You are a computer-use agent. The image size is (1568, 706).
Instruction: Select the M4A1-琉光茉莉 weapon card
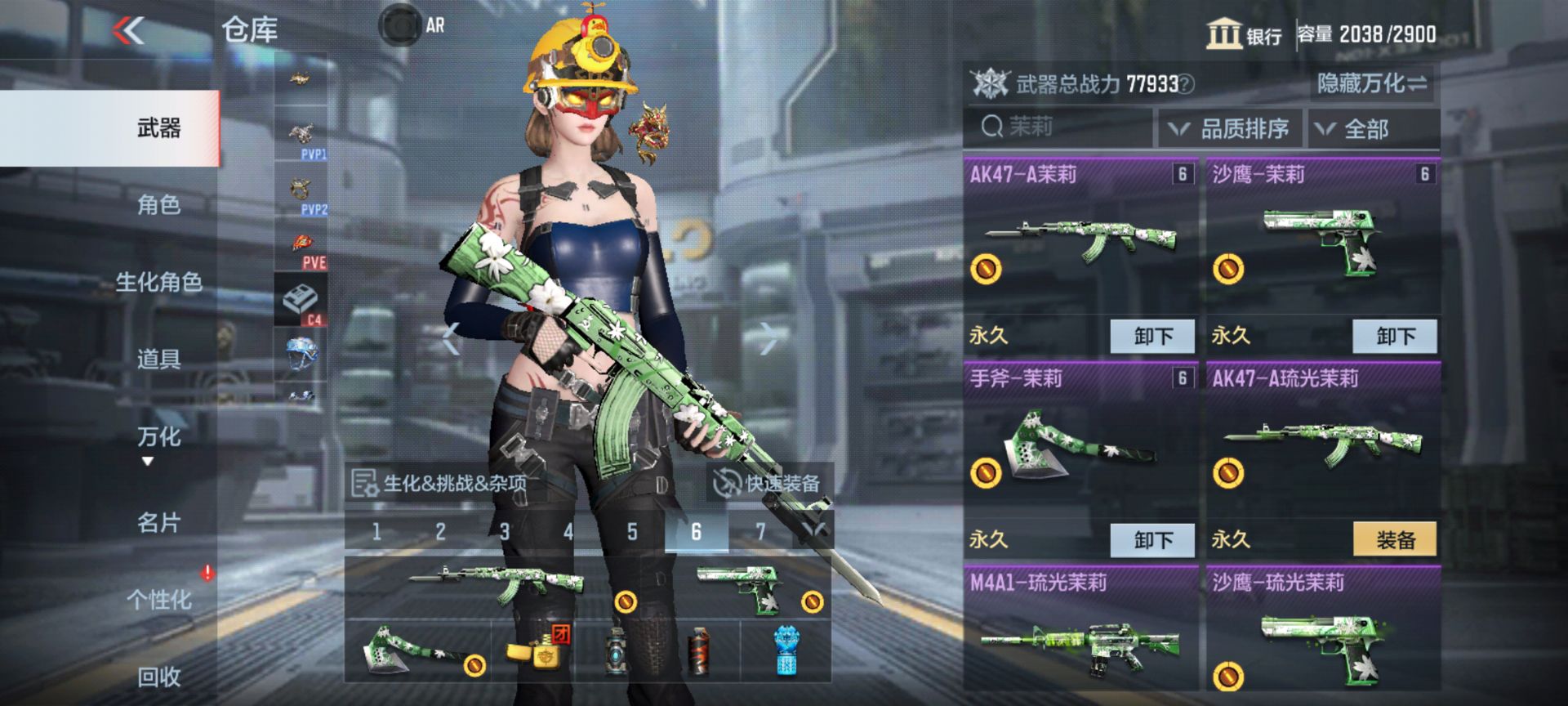tap(1080, 629)
